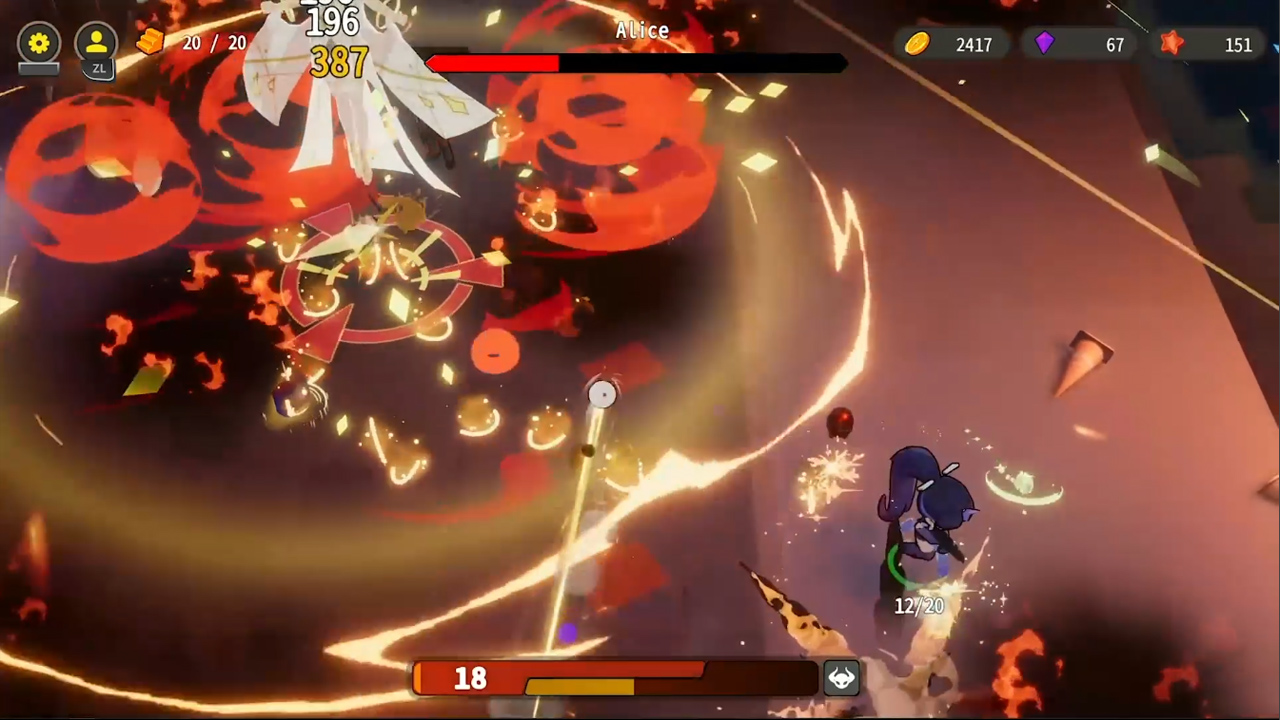Click the coin counter showing 2417

(x=973, y=44)
